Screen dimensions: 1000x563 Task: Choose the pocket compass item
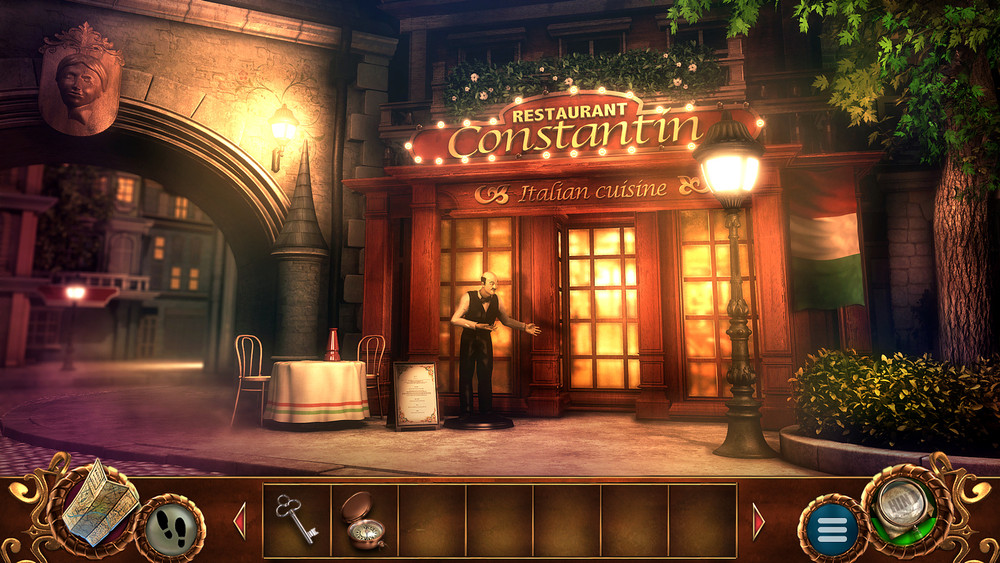coord(364,519)
